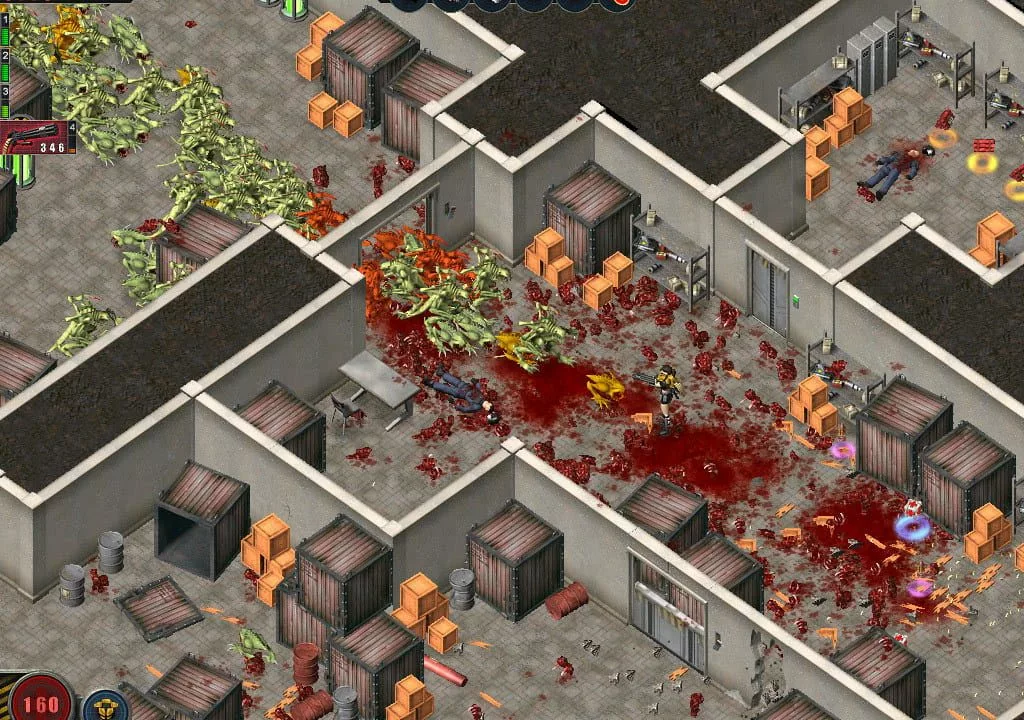Switch to weapon slot 2
Image resolution: width=1024 pixels, height=720 pixels.
[x=4, y=56]
